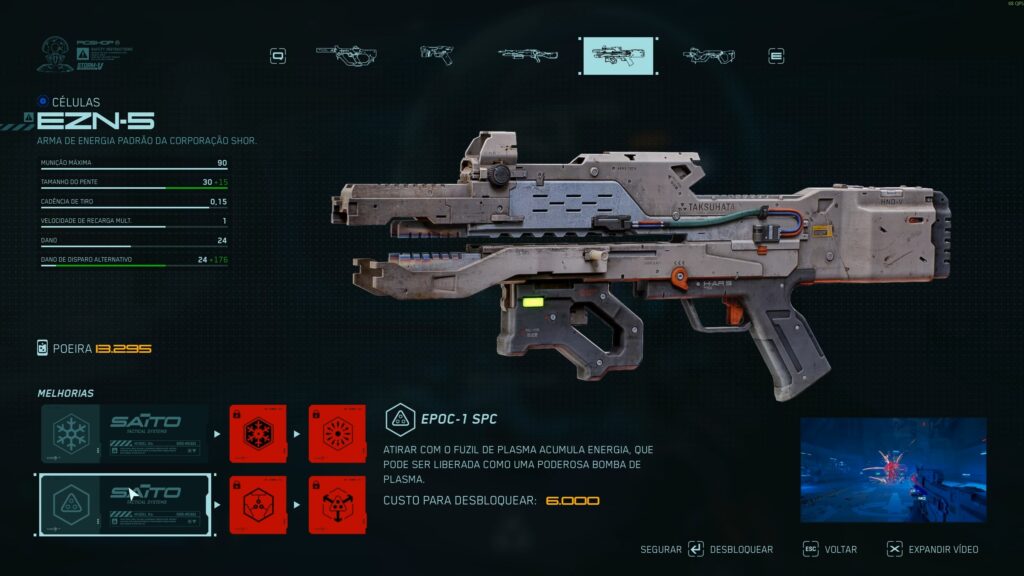Screen dimensions: 1024x576
Task: Select the Saito snowflake upgrade card
Action: point(124,434)
